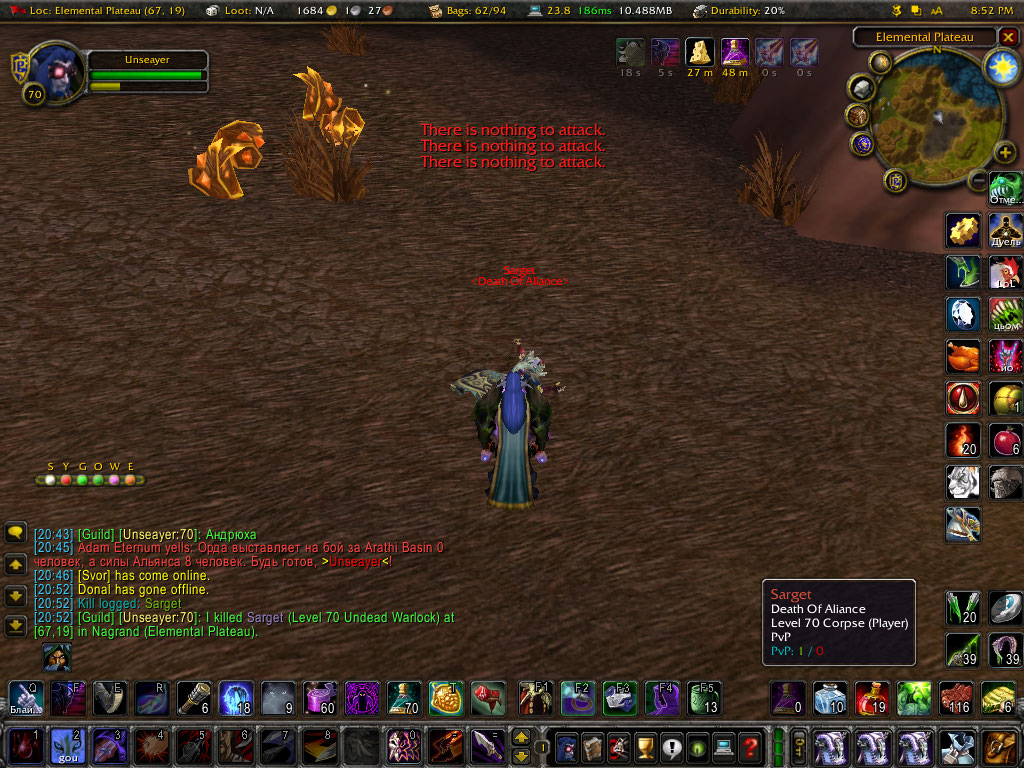Use the purple potion with count 60

pyautogui.click(x=319, y=698)
